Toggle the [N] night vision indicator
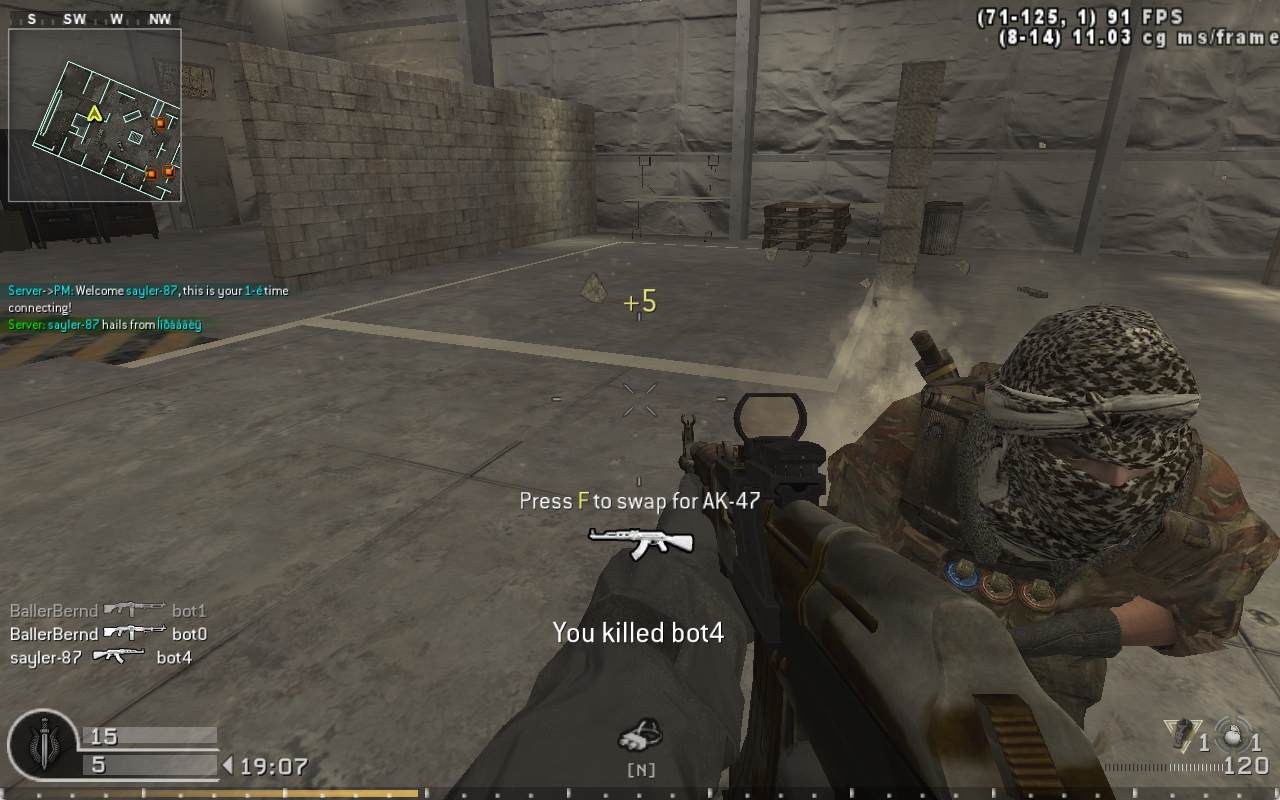This screenshot has height=800, width=1280. tap(641, 770)
